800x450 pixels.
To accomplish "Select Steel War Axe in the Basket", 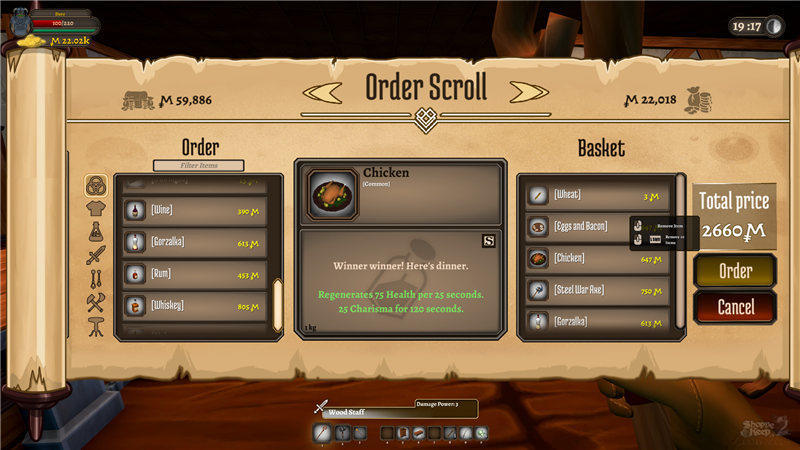I will [596, 291].
